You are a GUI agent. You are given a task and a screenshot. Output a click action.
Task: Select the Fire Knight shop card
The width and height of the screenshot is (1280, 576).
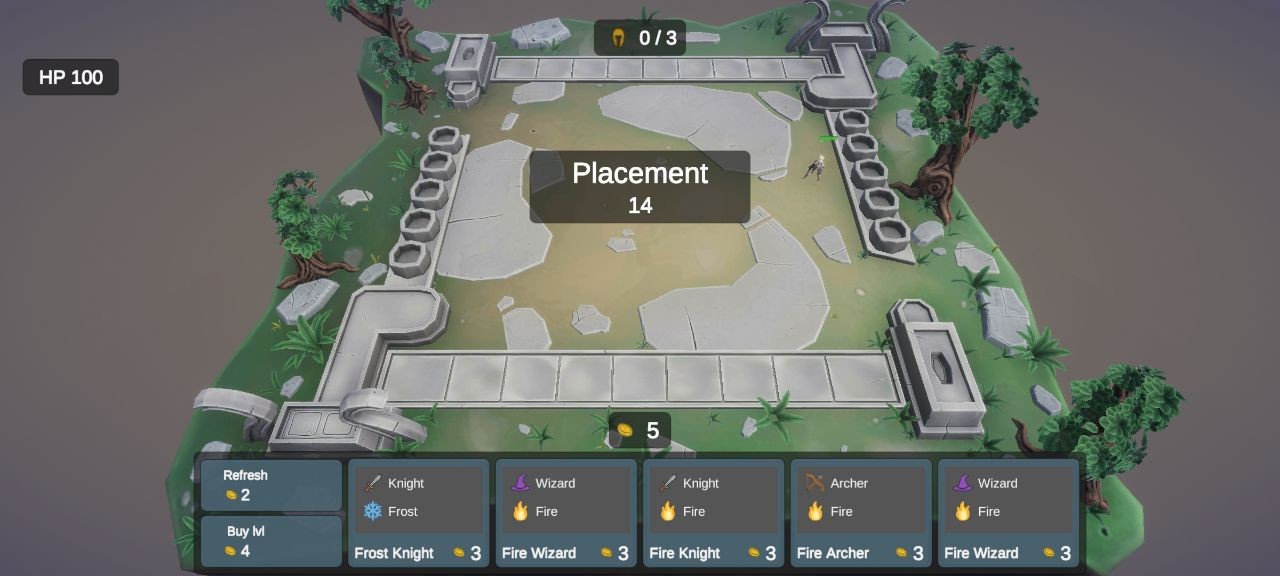(713, 513)
